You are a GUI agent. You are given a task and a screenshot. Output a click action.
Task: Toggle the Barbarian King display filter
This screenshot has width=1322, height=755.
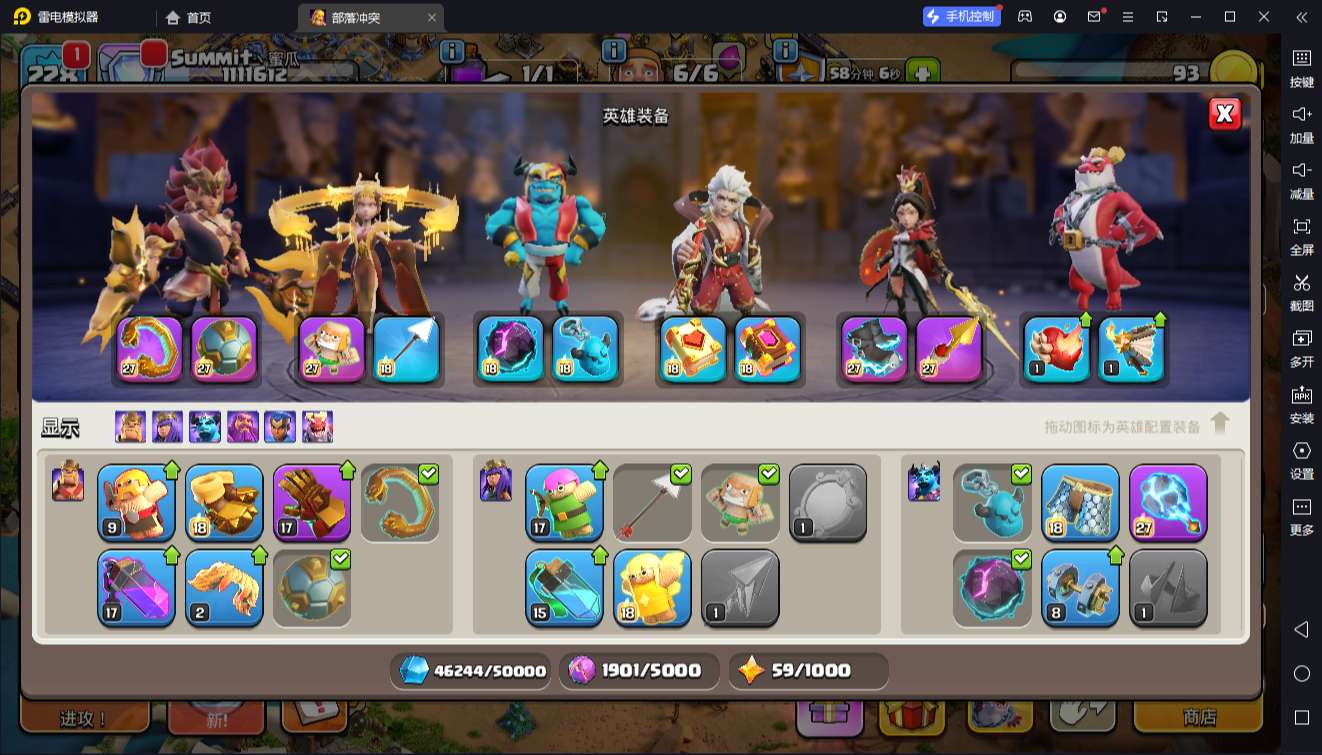pyautogui.click(x=130, y=427)
